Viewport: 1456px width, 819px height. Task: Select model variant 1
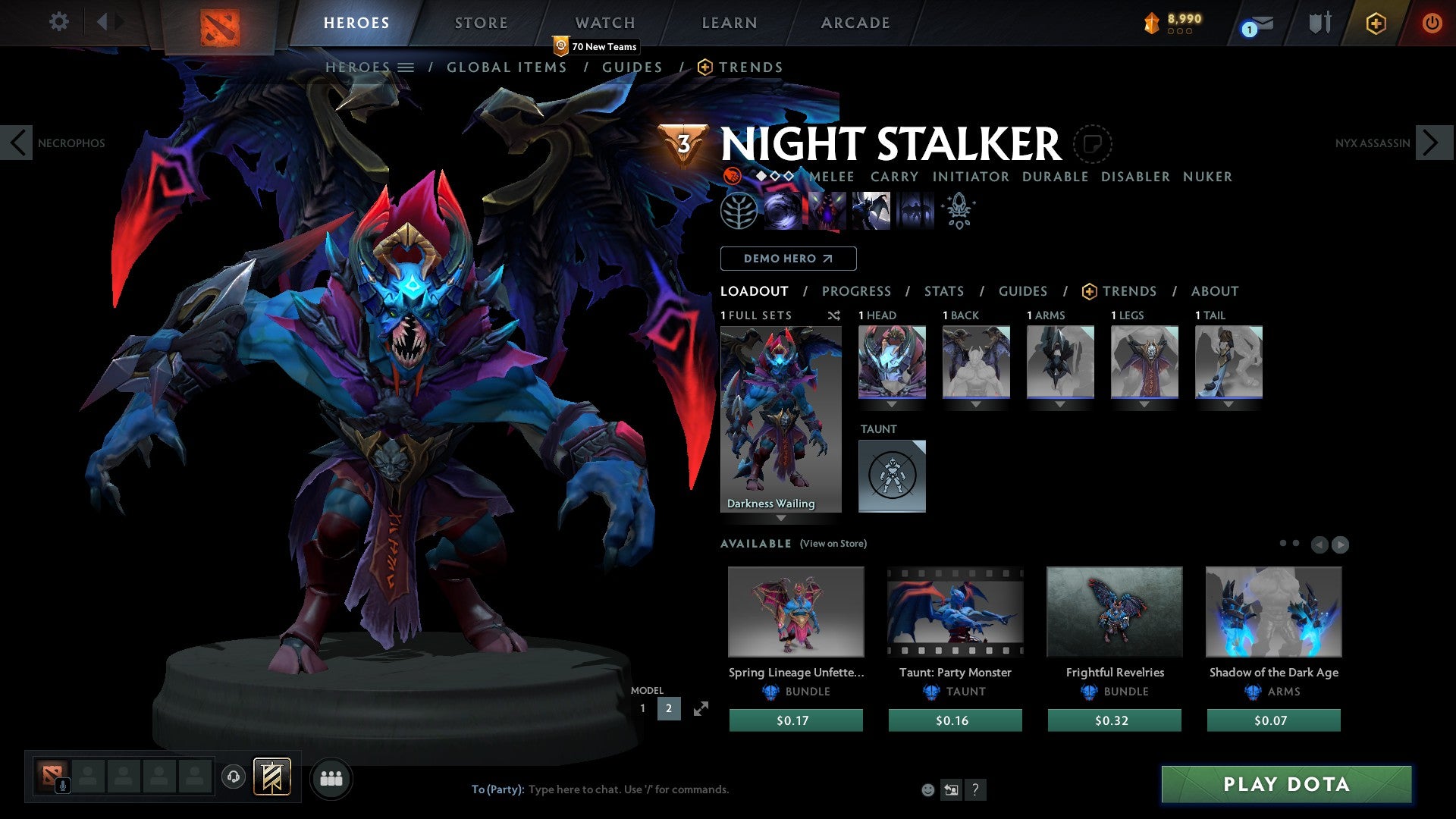644,708
